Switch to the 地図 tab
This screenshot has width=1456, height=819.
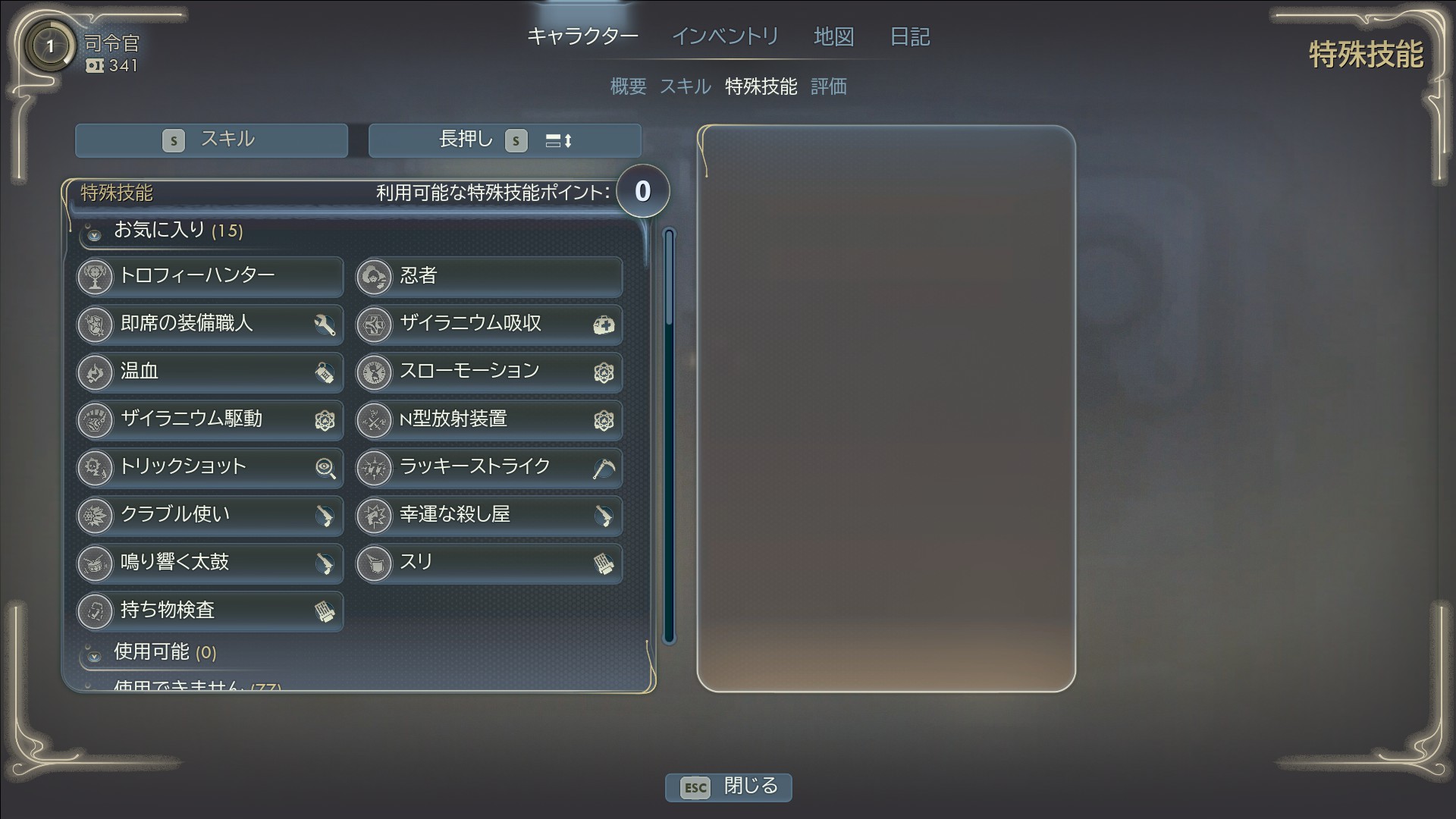[x=833, y=36]
